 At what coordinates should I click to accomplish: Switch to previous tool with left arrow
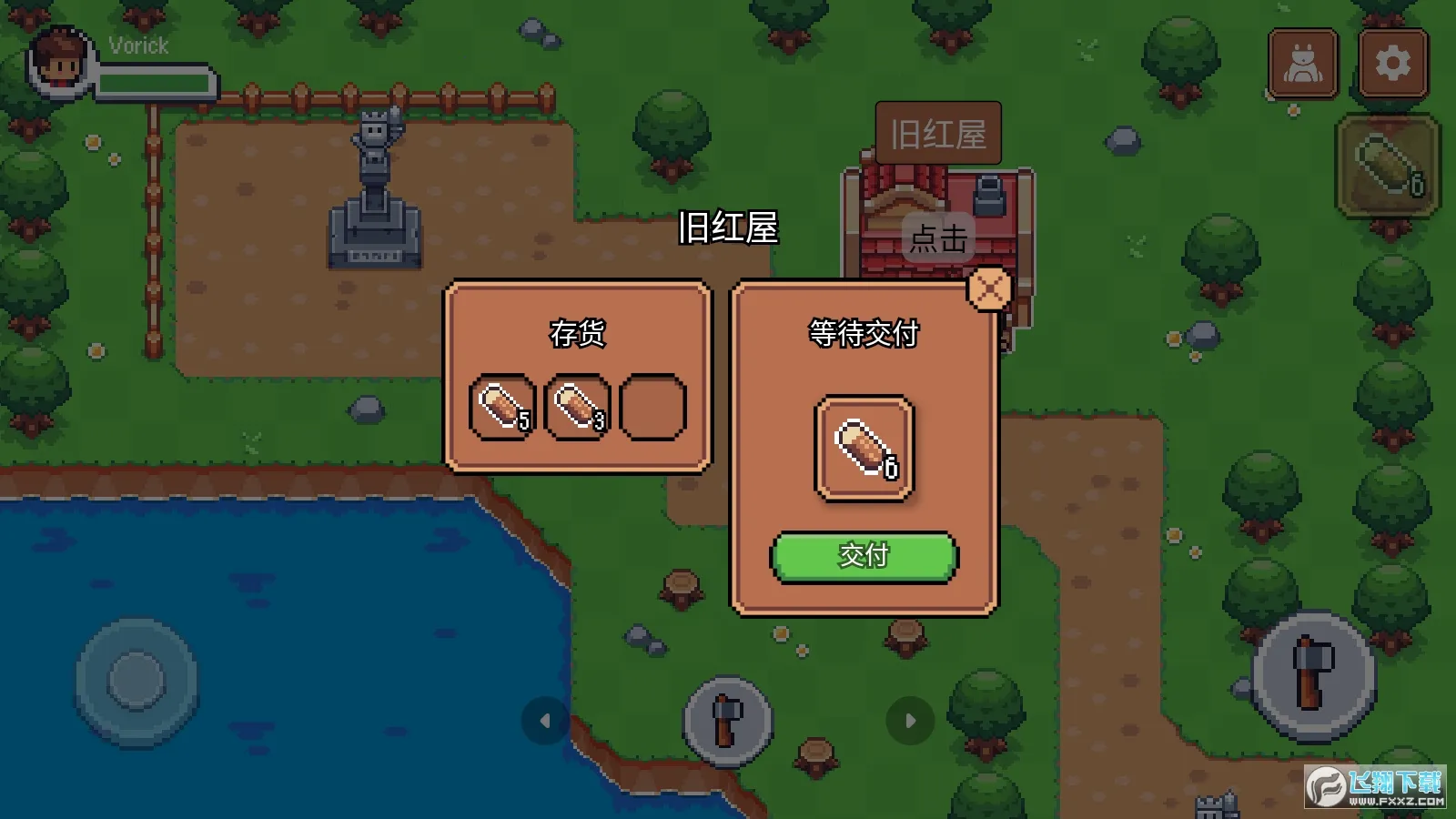click(545, 721)
